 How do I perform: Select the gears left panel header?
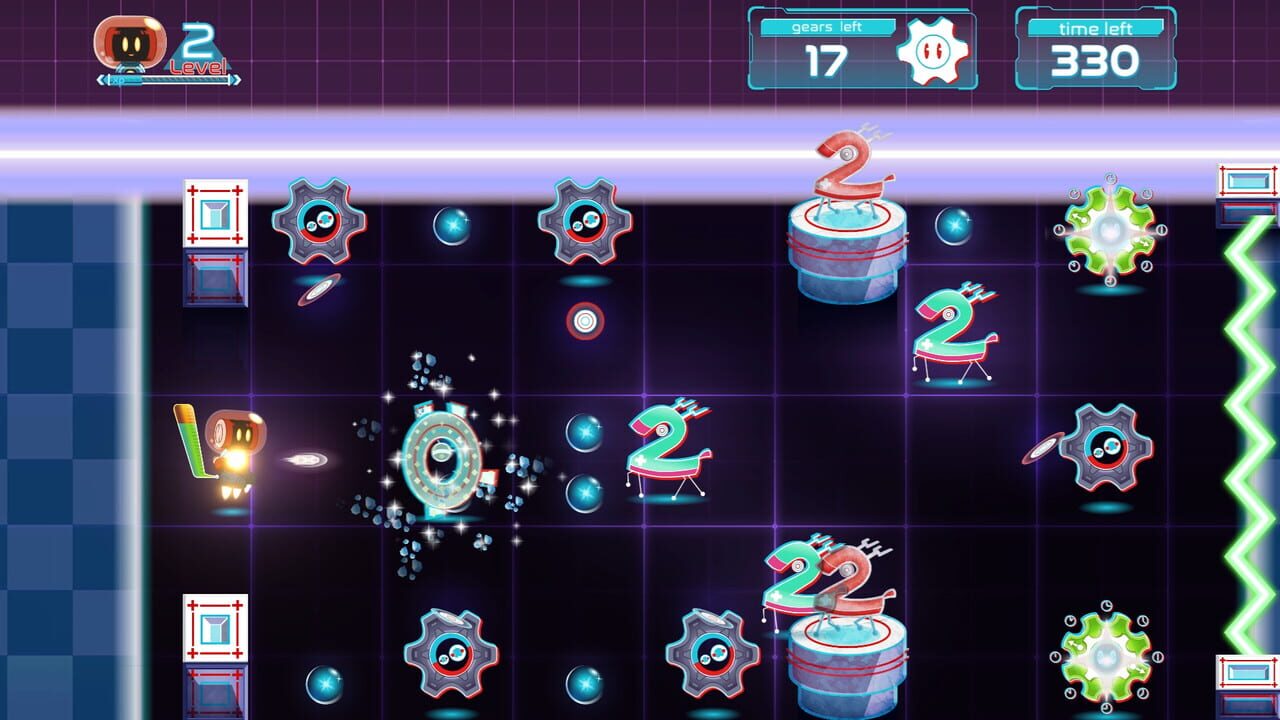point(828,29)
